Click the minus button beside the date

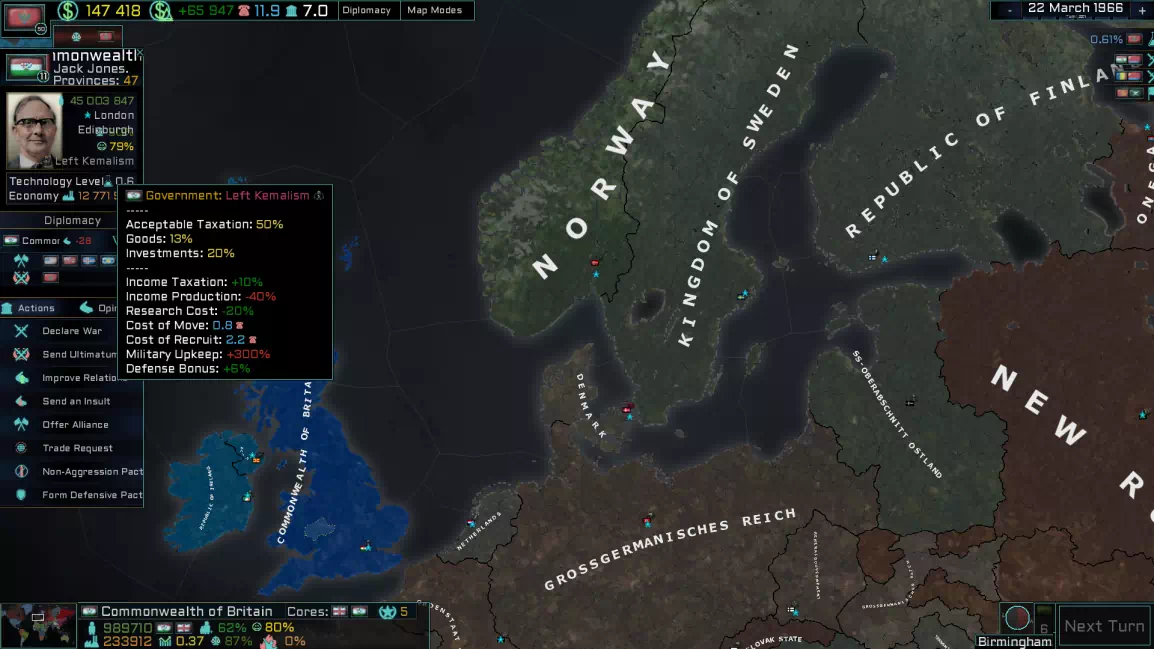(1010, 10)
